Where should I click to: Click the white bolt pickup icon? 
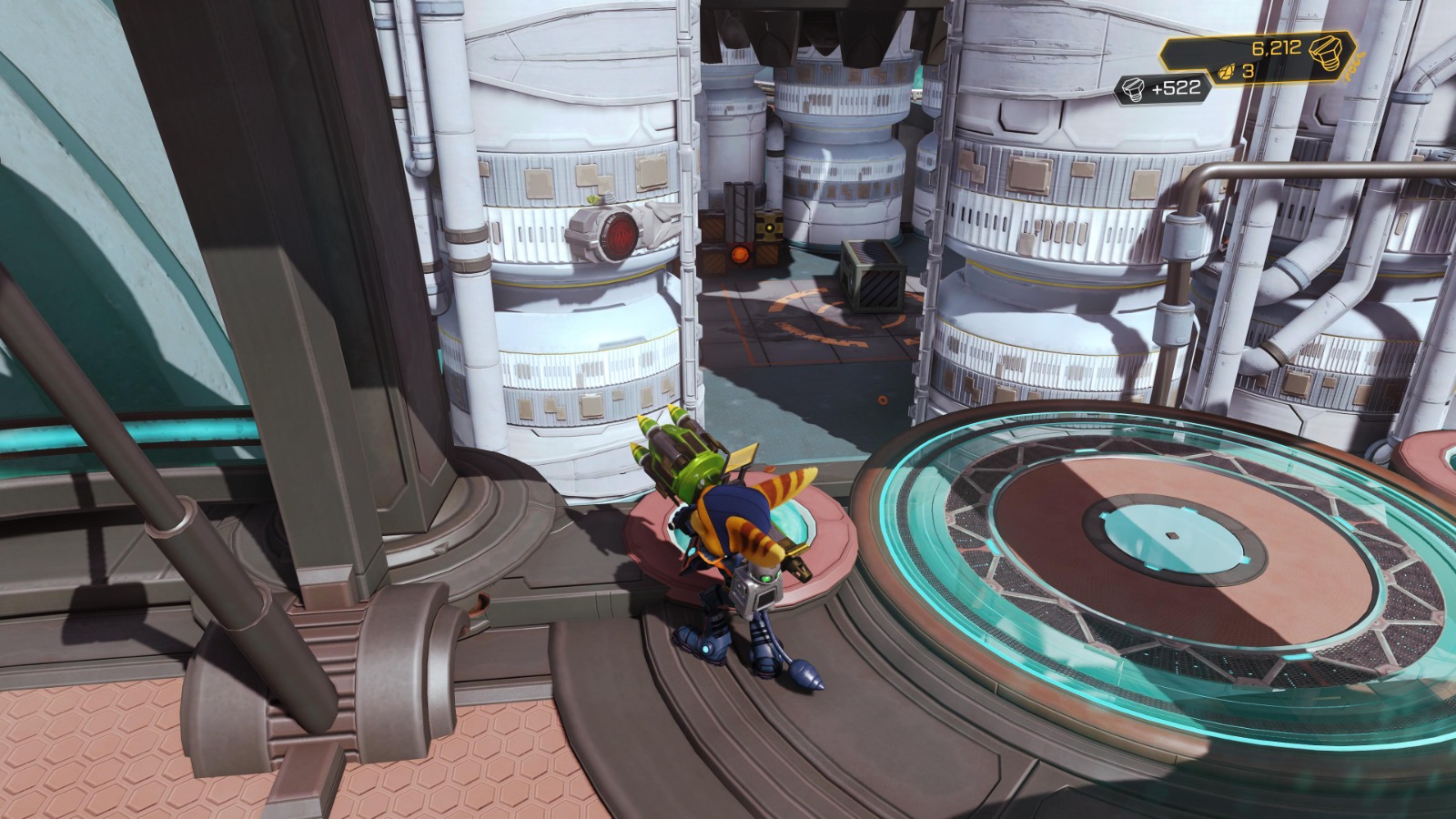(1133, 90)
